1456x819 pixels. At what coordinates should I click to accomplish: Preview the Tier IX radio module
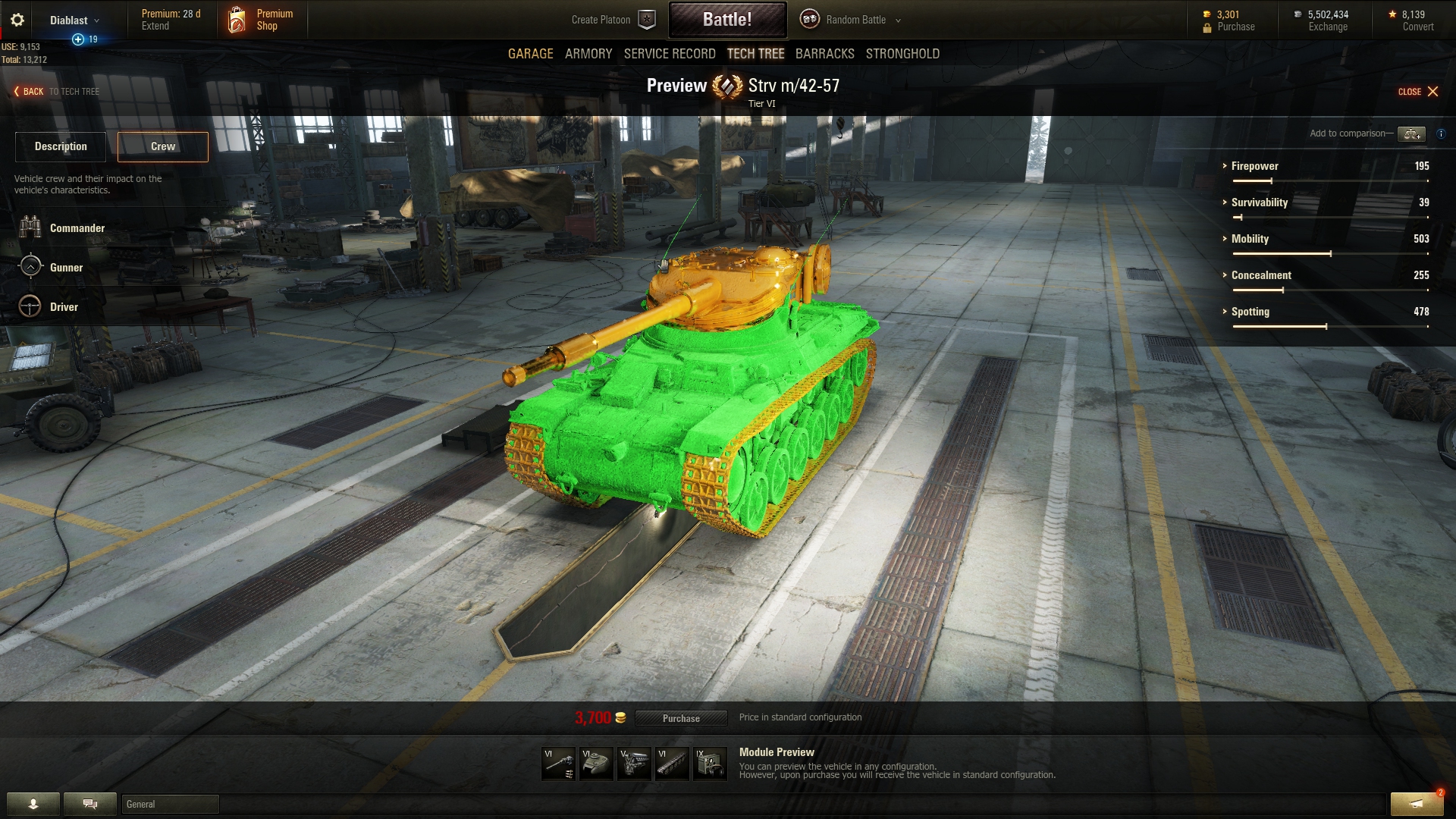click(x=710, y=763)
